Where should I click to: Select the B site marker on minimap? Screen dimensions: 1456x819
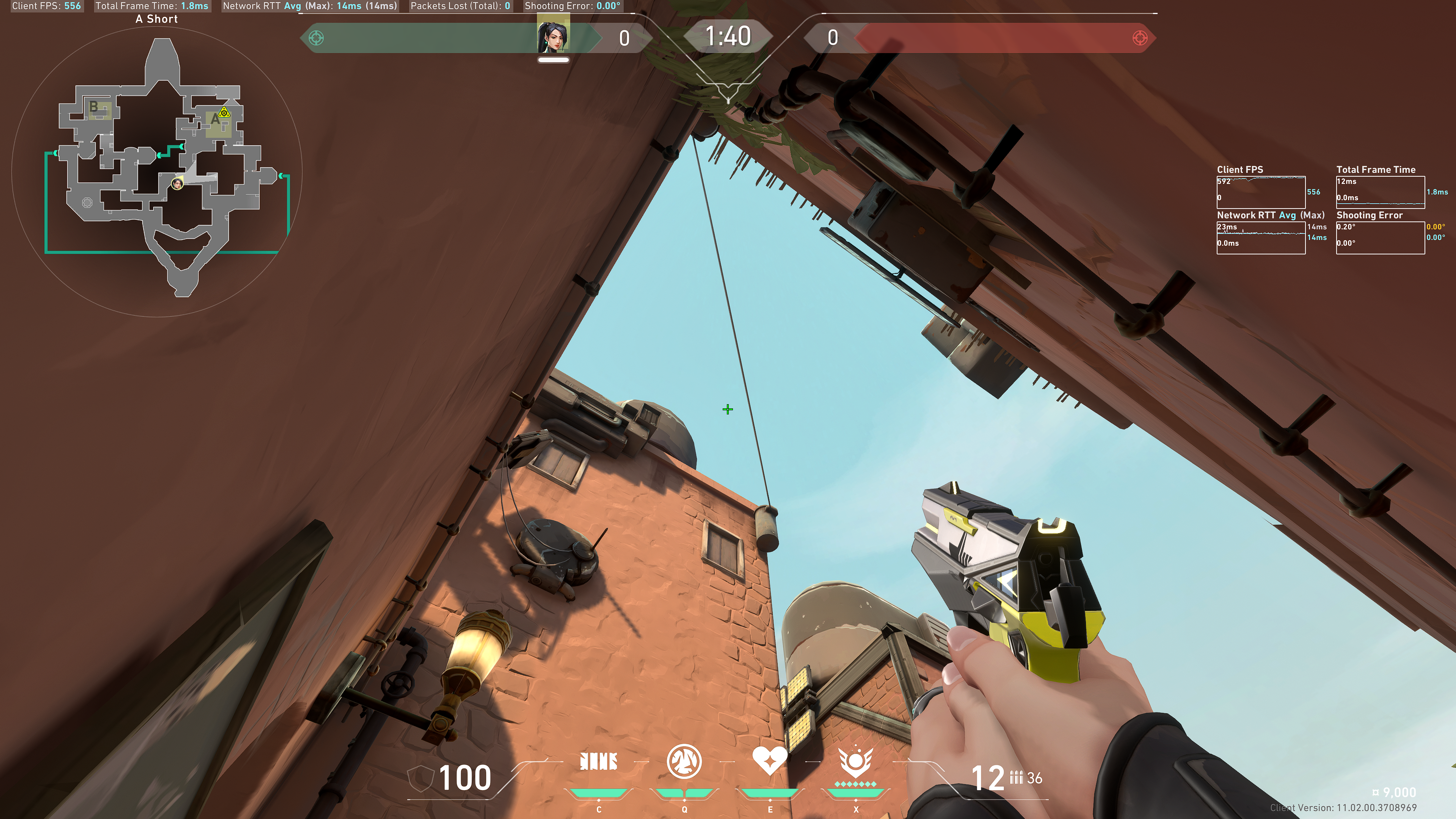coord(94,106)
